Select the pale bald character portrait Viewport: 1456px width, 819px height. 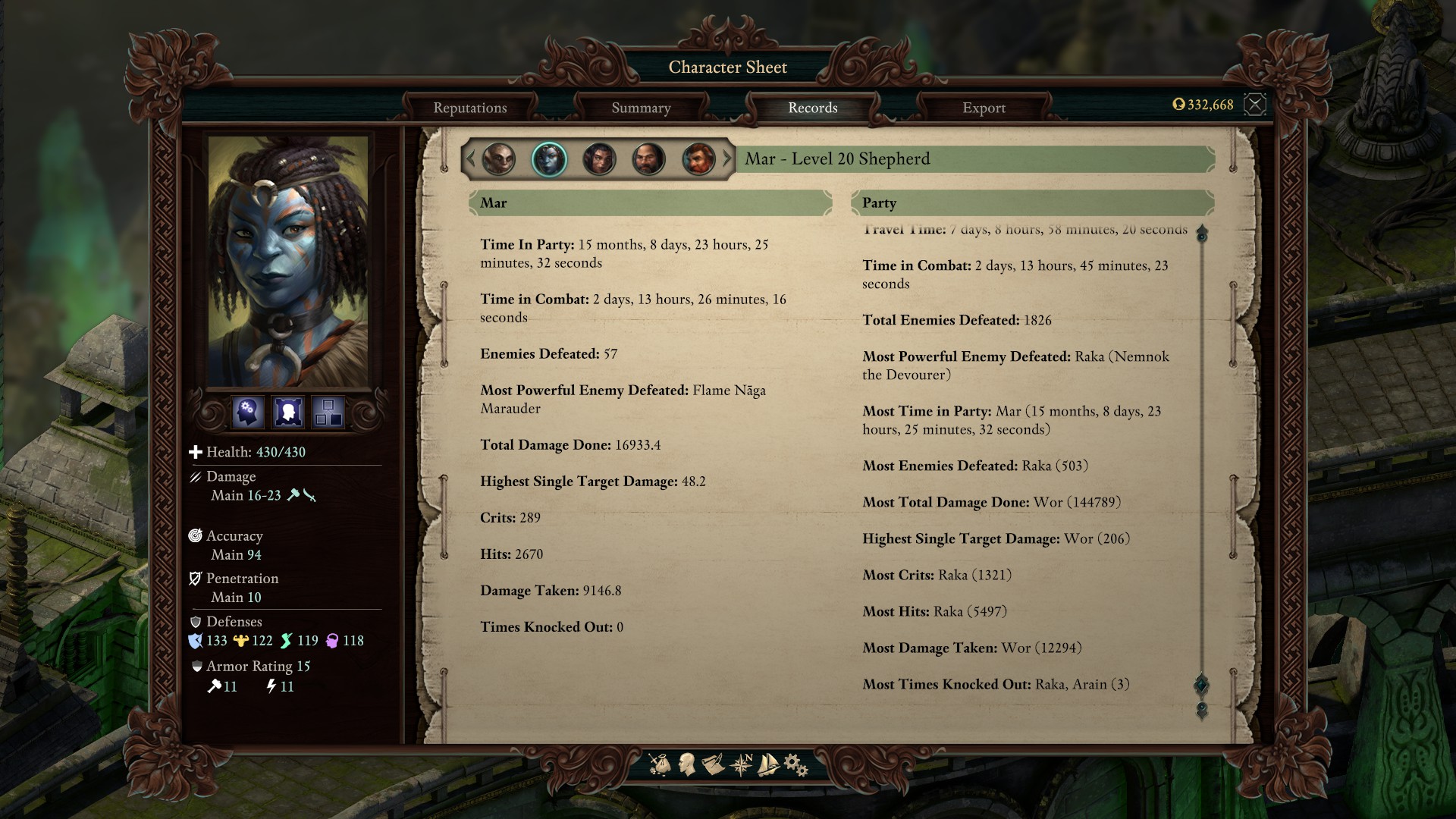pos(499,159)
